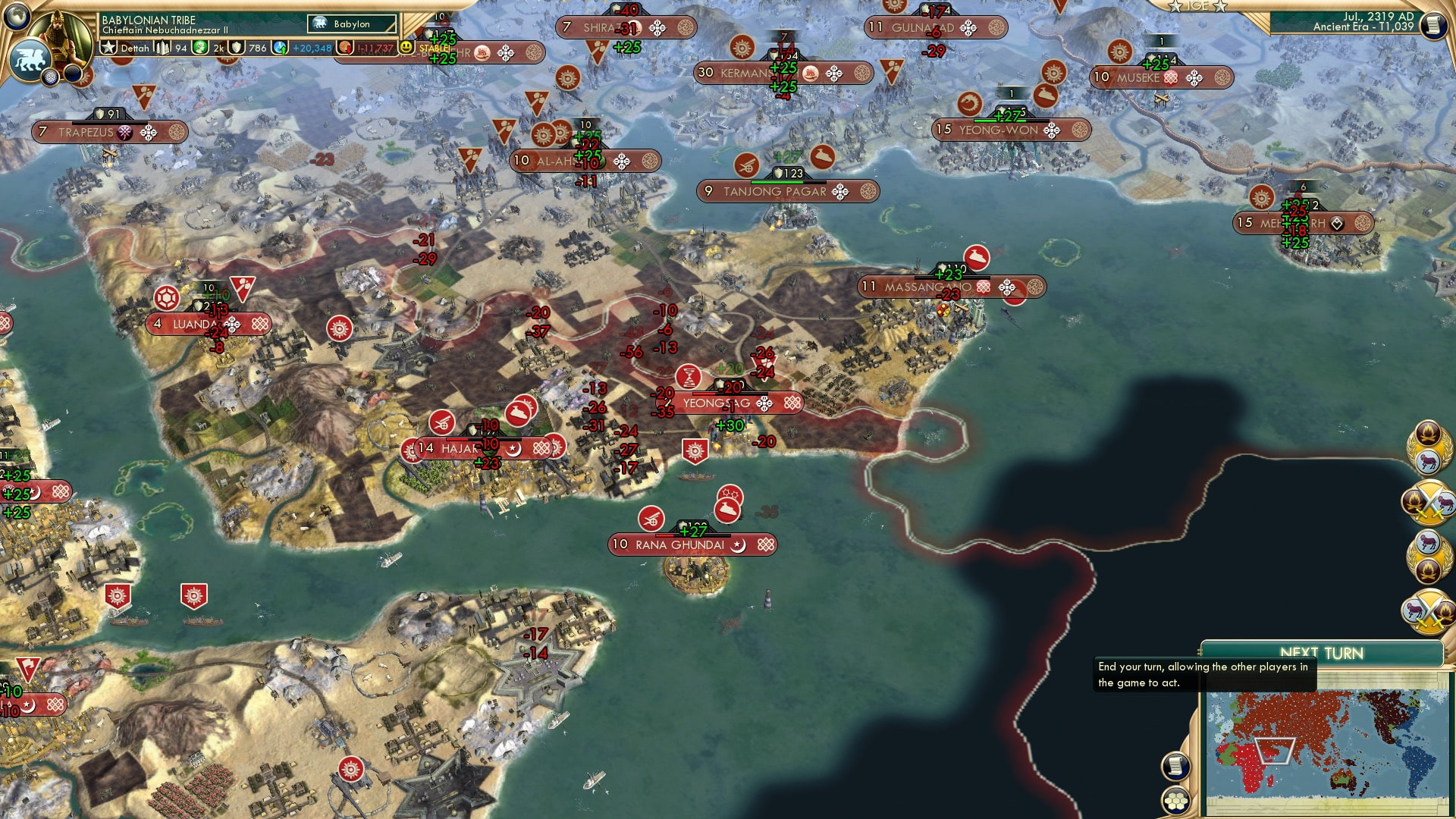Open the notification log scroll icon near the minimap
Viewport: 1456px width, 819px height.
pyautogui.click(x=1175, y=767)
